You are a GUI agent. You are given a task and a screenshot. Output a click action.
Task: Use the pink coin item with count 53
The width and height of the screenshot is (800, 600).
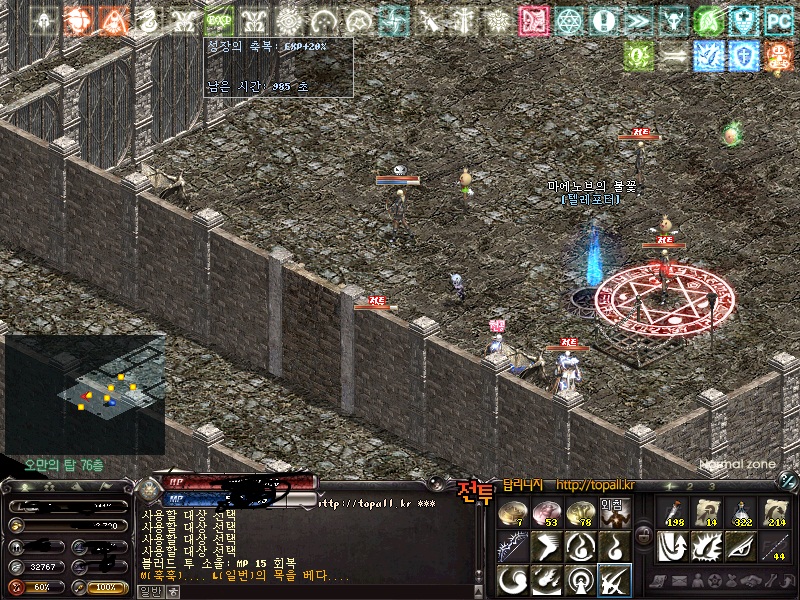coord(546,513)
